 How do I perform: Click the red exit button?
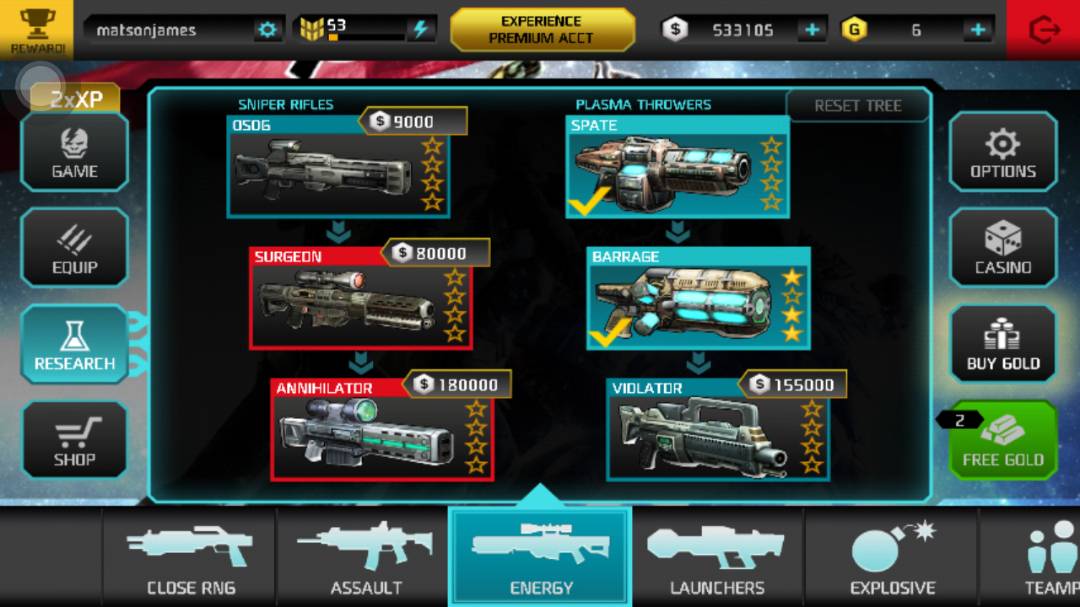tap(1043, 30)
